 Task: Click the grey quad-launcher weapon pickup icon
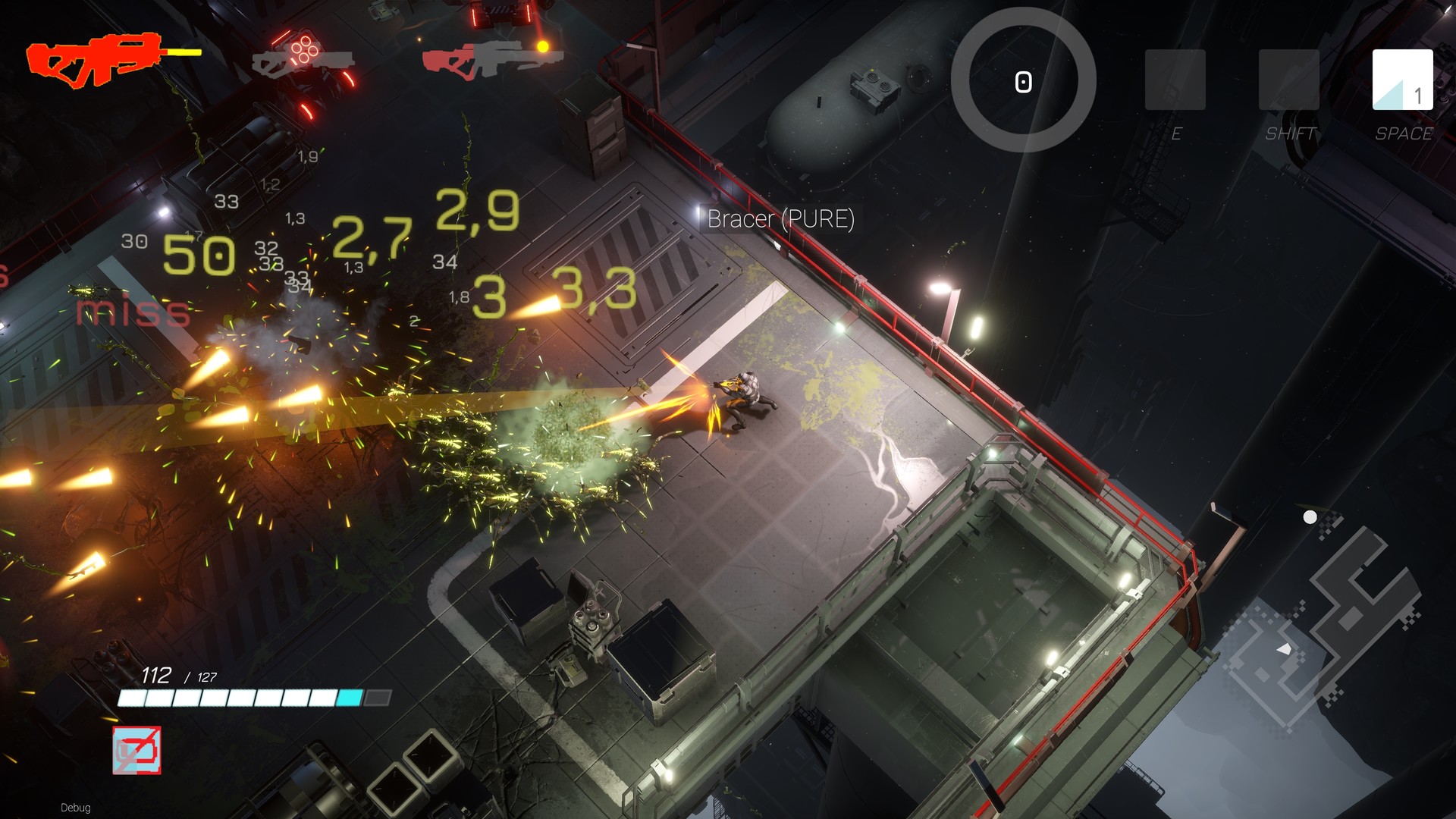[x=303, y=61]
